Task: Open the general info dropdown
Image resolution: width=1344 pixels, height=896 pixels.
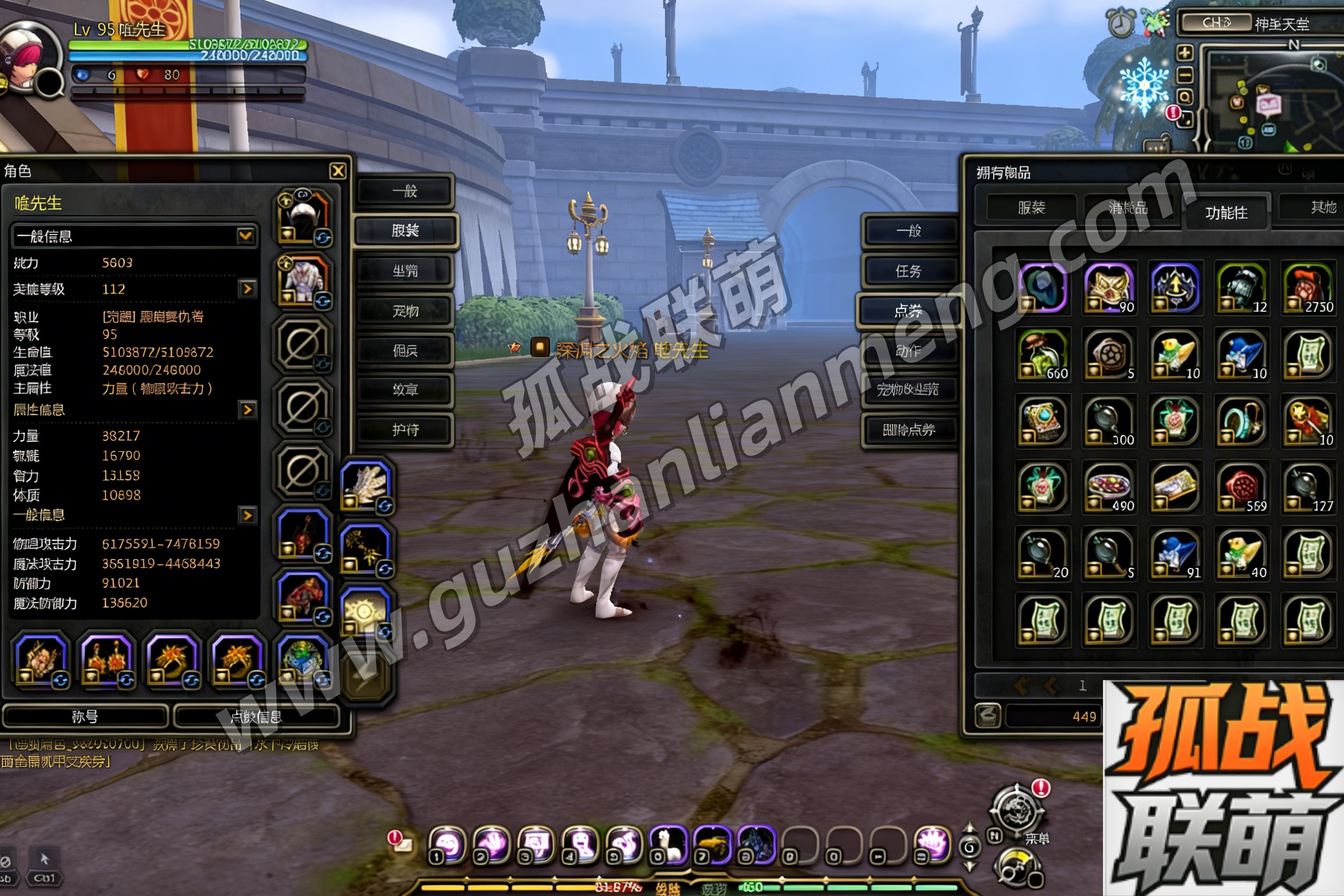Action: pos(245,236)
